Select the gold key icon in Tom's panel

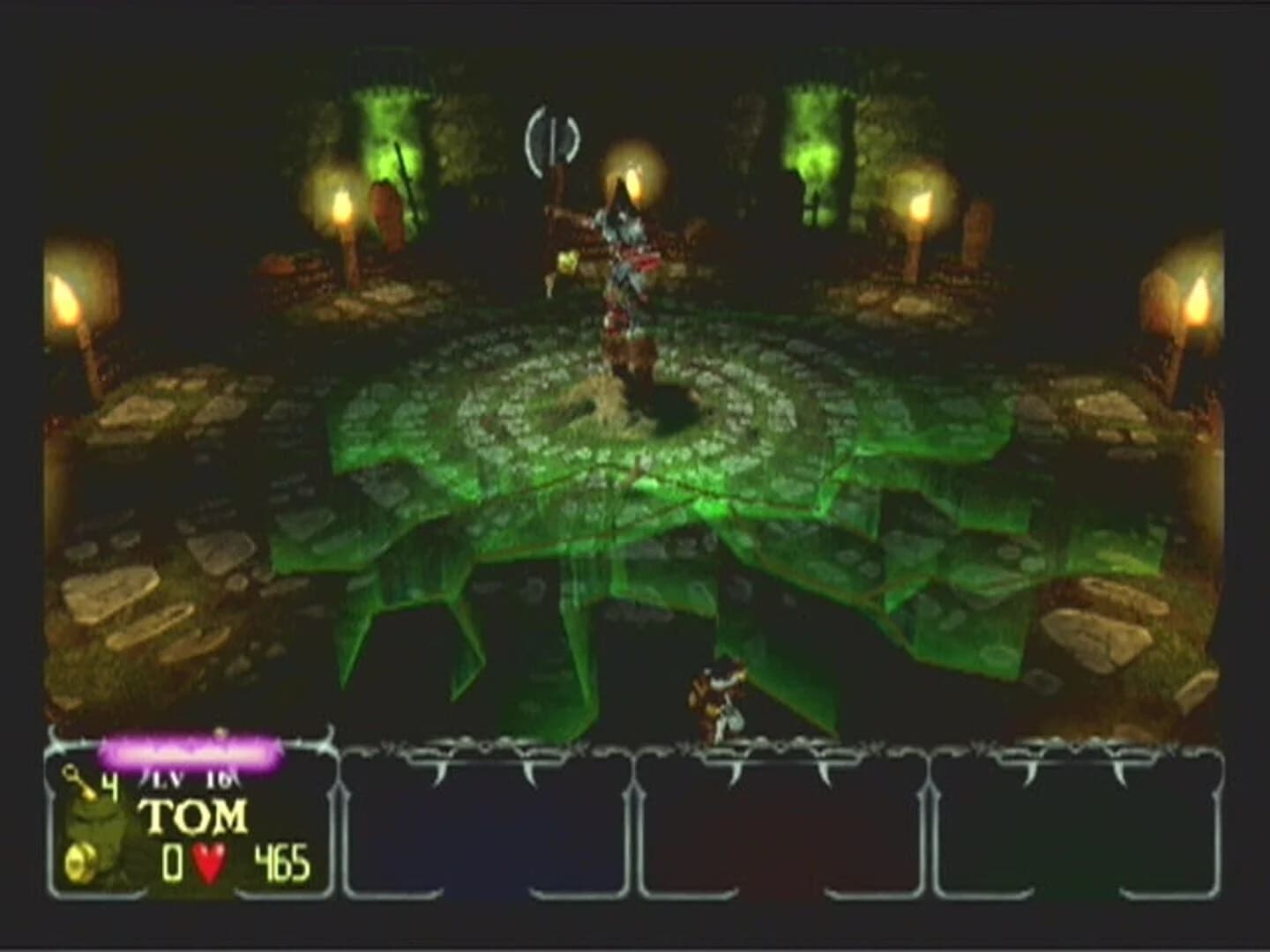coord(72,777)
